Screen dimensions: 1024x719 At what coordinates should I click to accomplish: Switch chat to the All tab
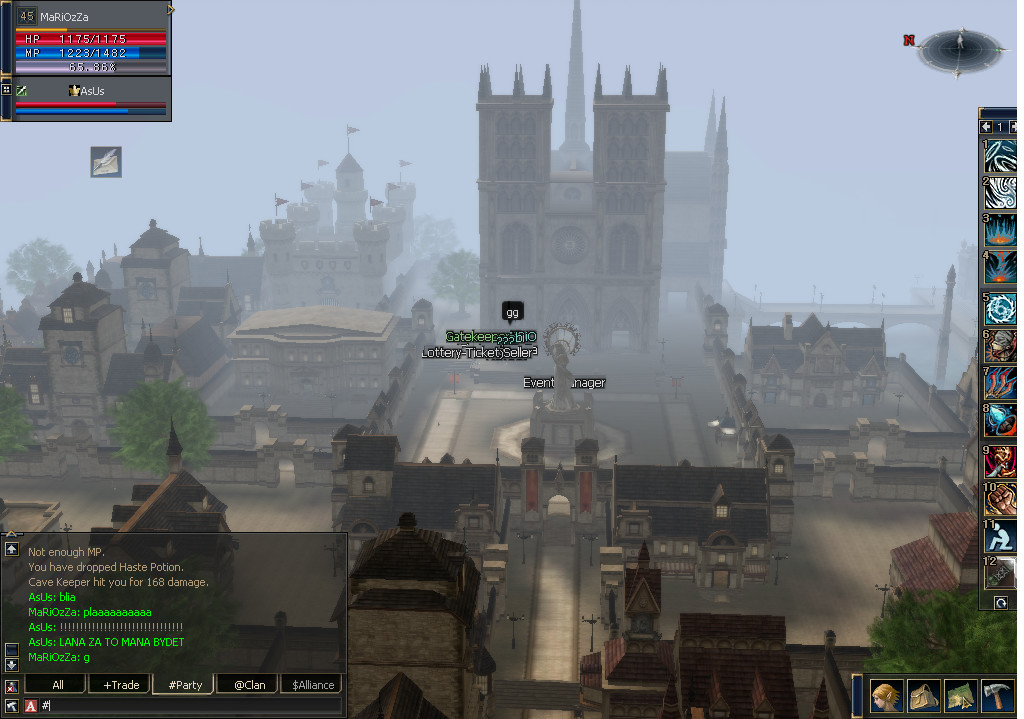[x=57, y=685]
